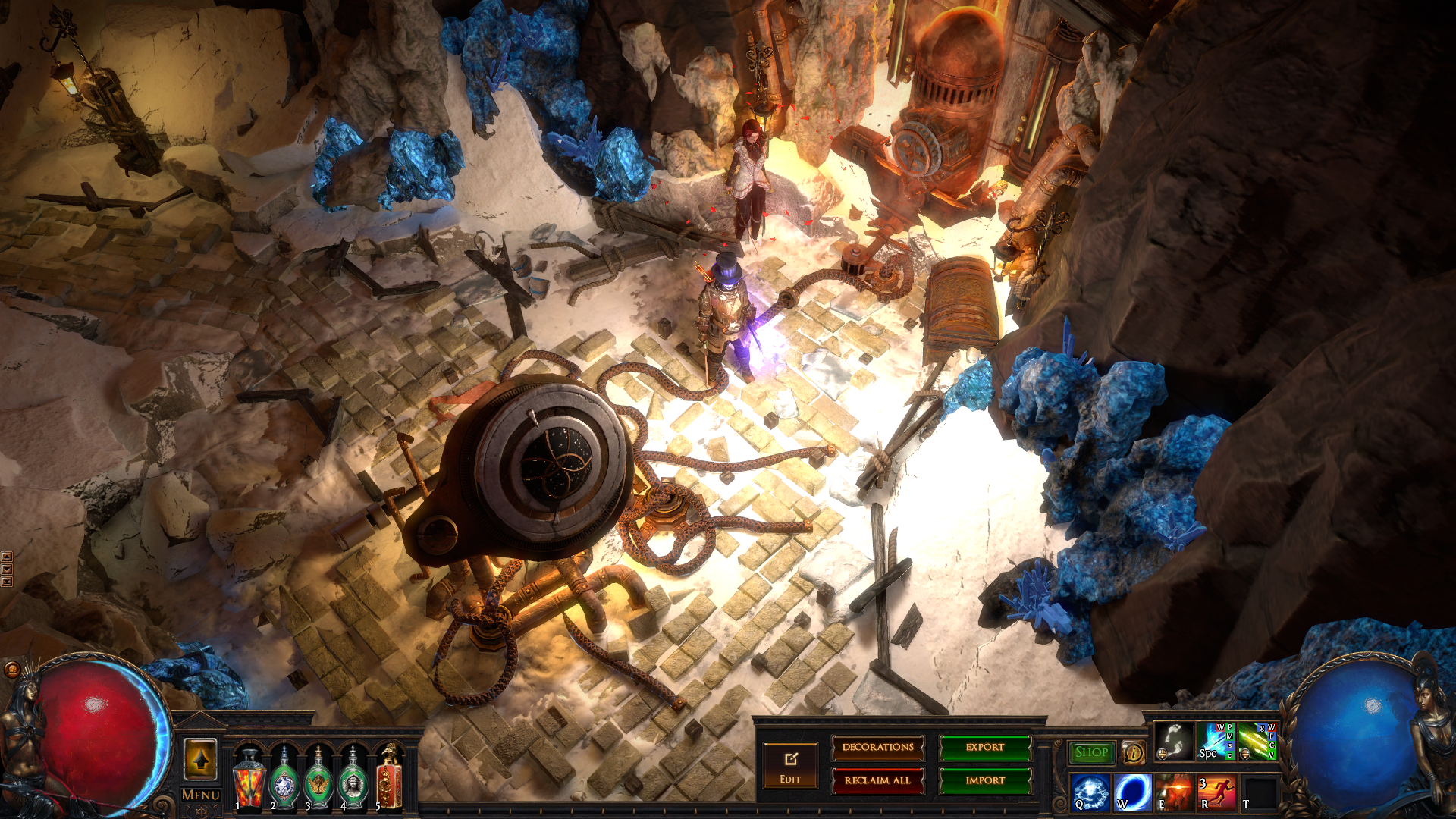The width and height of the screenshot is (1456, 819).
Task: Use the fiery lantern flask in slot 1
Action: pyautogui.click(x=249, y=779)
